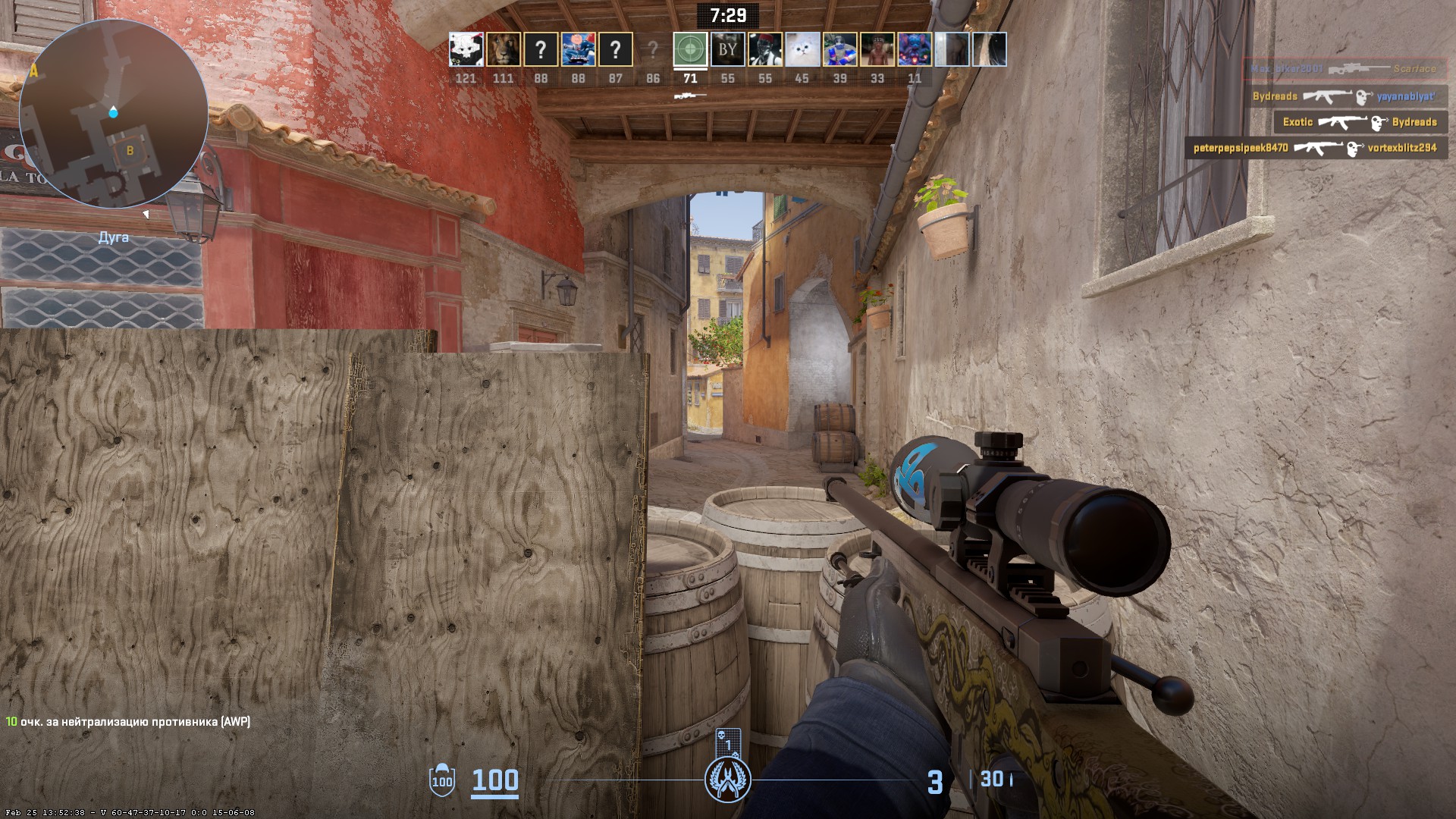Click the AWP icon under the crosshair avatar
The height and width of the screenshot is (819, 1456).
coord(690,96)
